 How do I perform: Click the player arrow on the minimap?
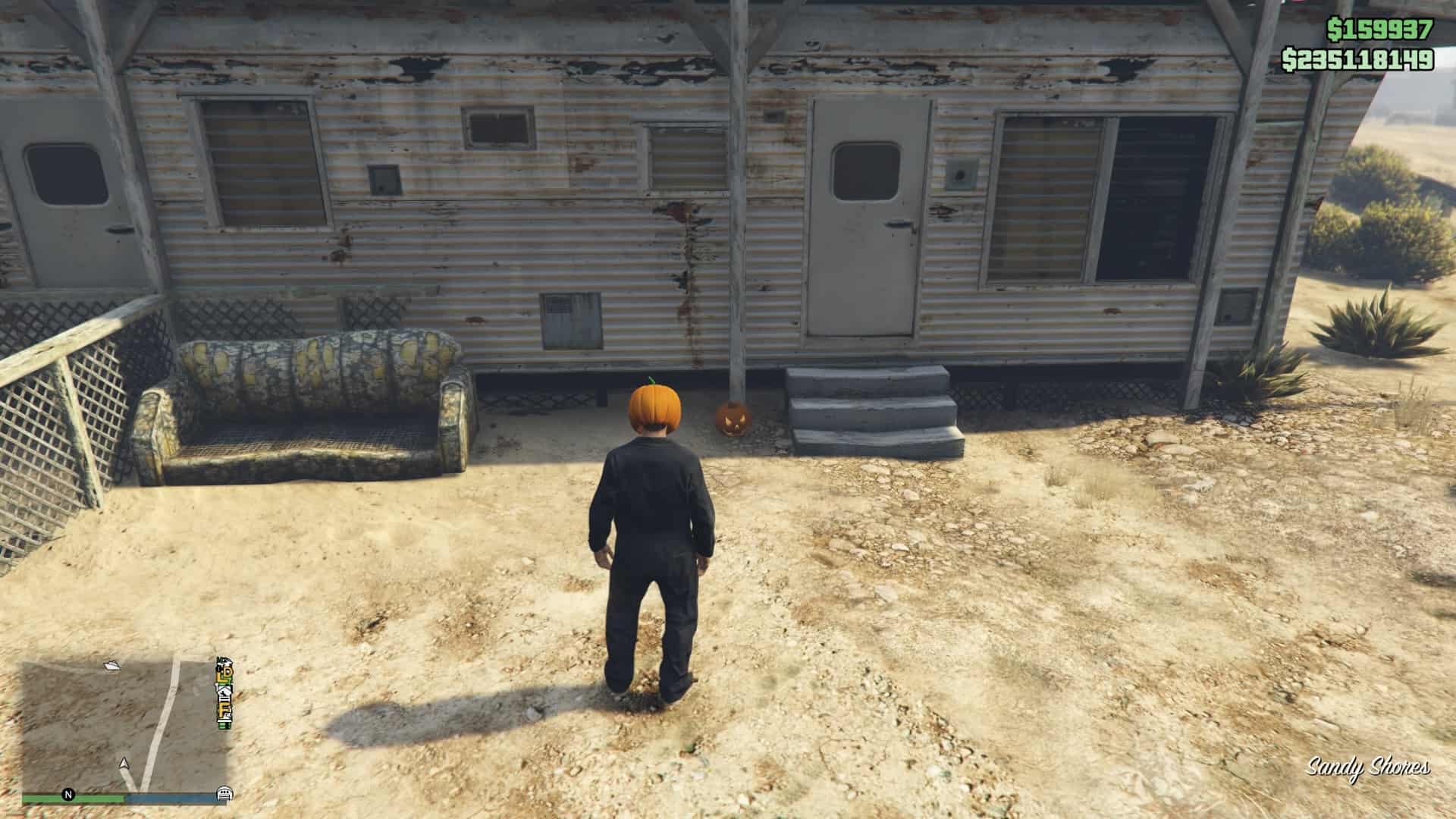[124, 763]
